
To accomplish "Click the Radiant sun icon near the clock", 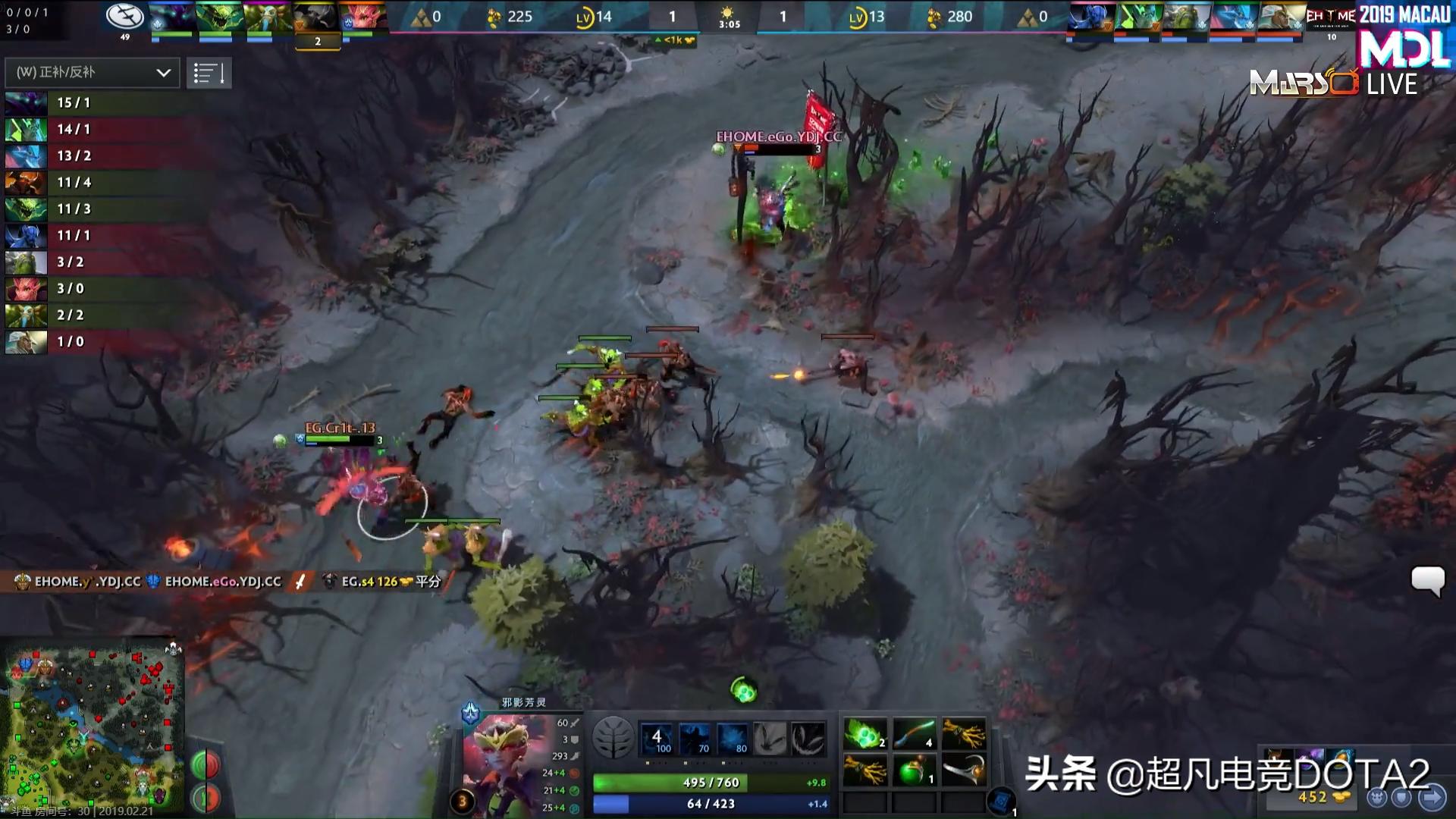I will pyautogui.click(x=726, y=13).
